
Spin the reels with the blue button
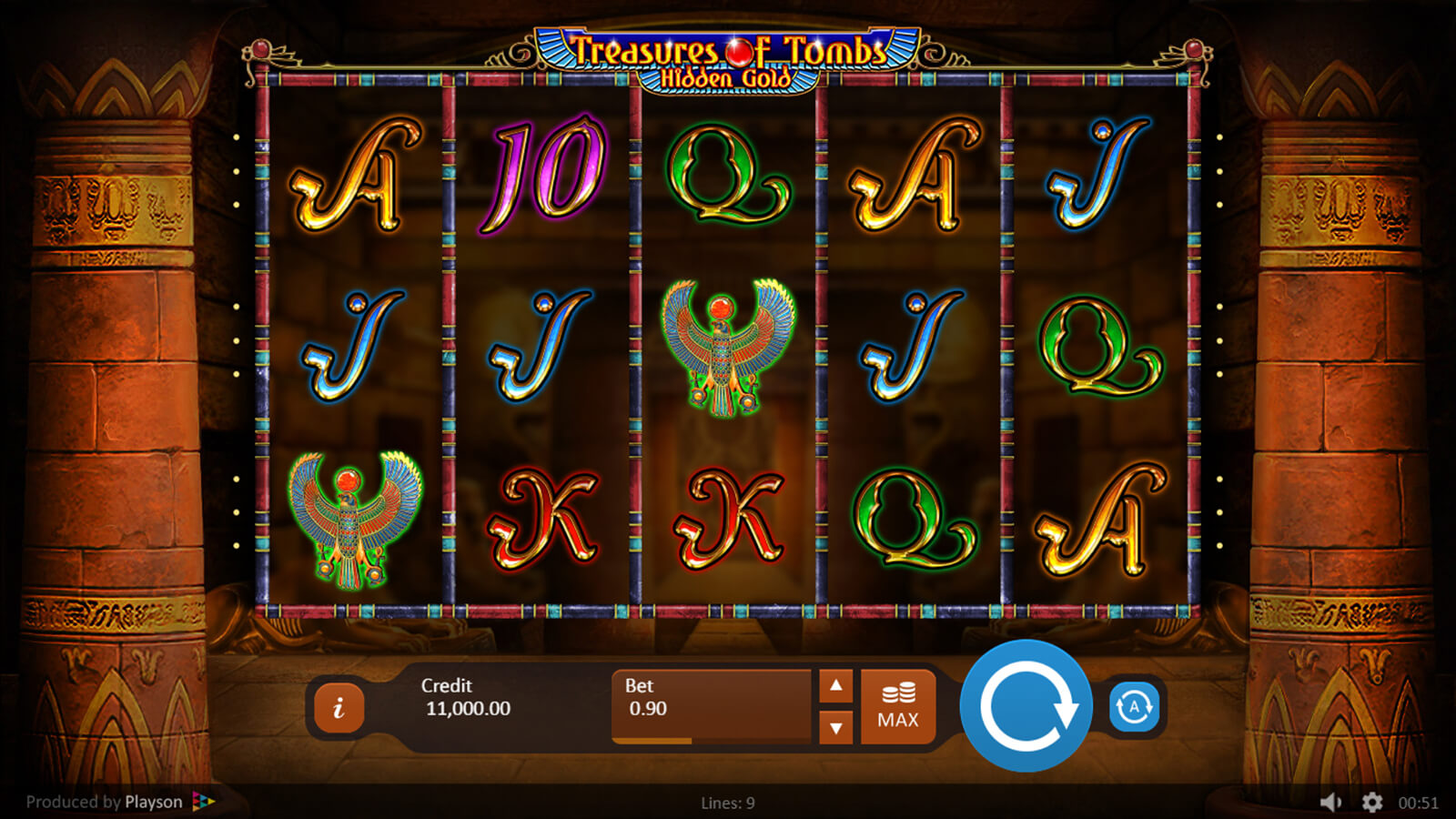coord(1026,706)
